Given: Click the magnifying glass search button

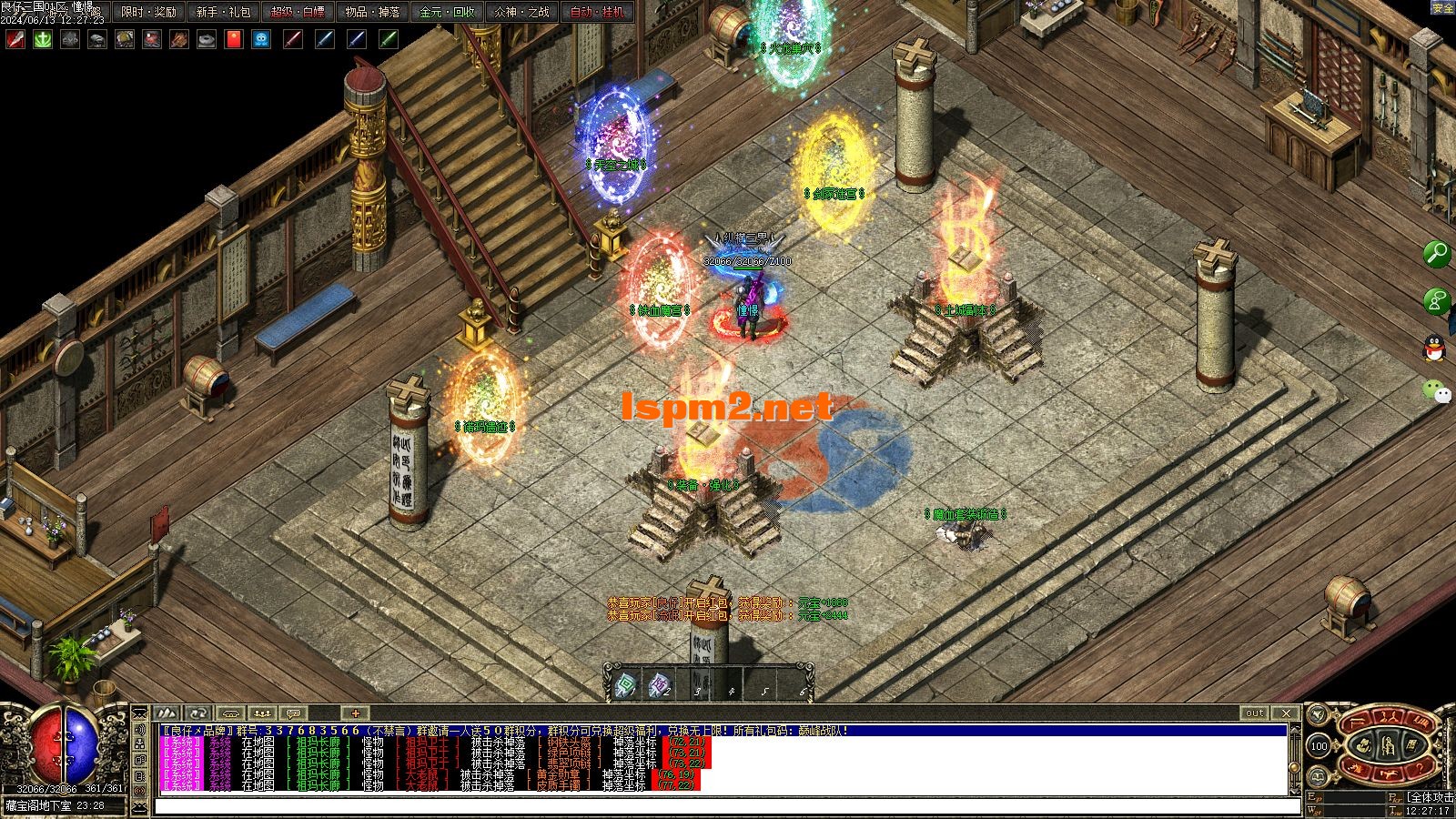Looking at the screenshot, I should (1437, 253).
